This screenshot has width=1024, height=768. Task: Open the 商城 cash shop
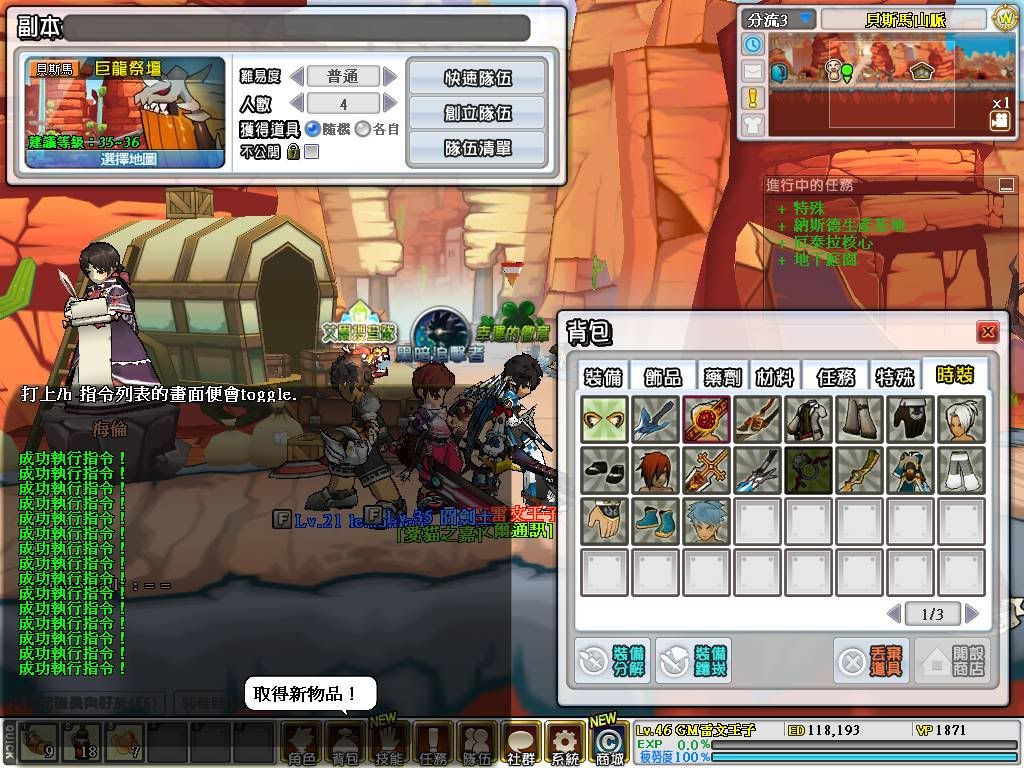608,745
